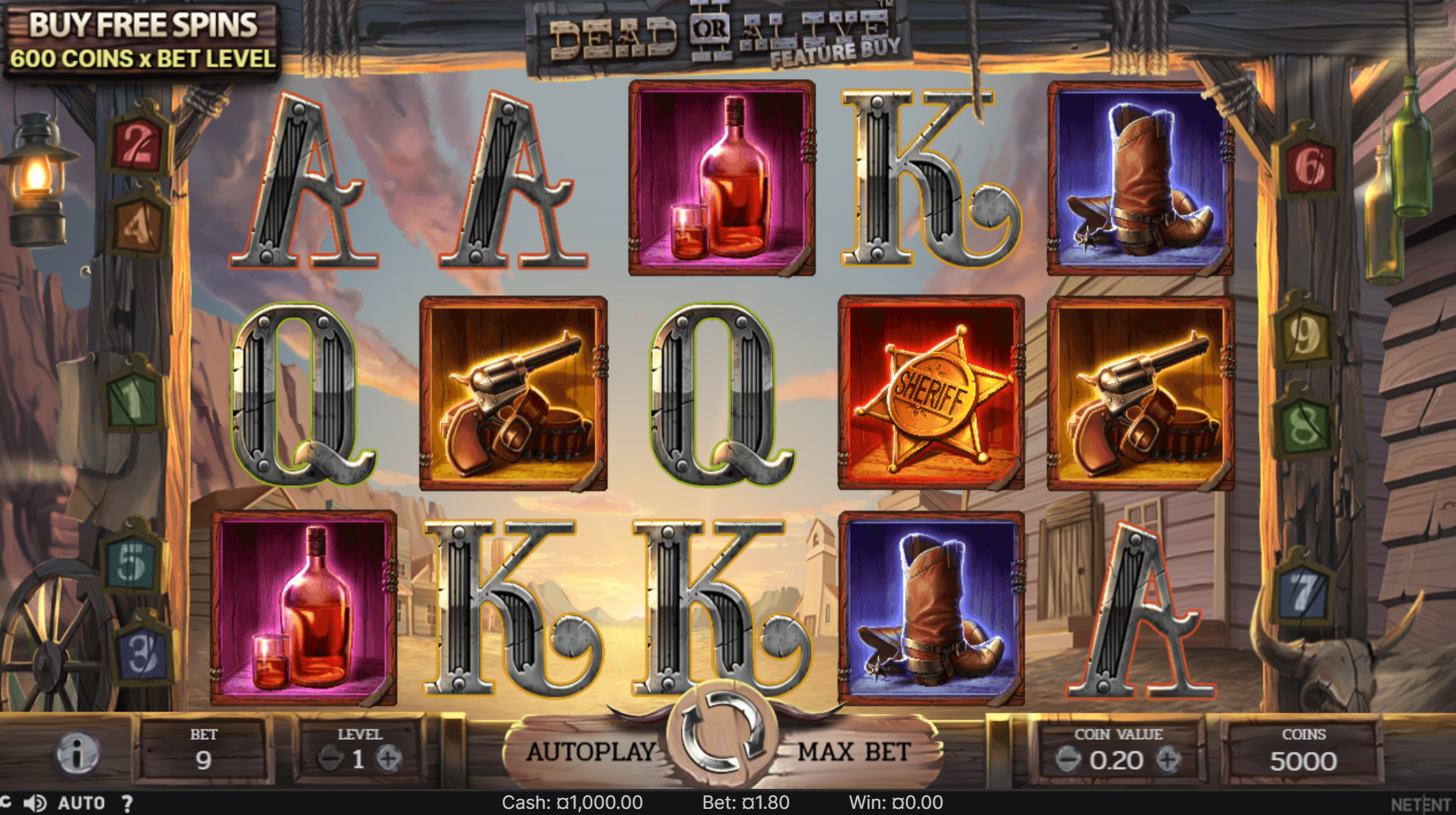Image resolution: width=1456 pixels, height=815 pixels.
Task: Open the paytable info button
Action: 77,754
